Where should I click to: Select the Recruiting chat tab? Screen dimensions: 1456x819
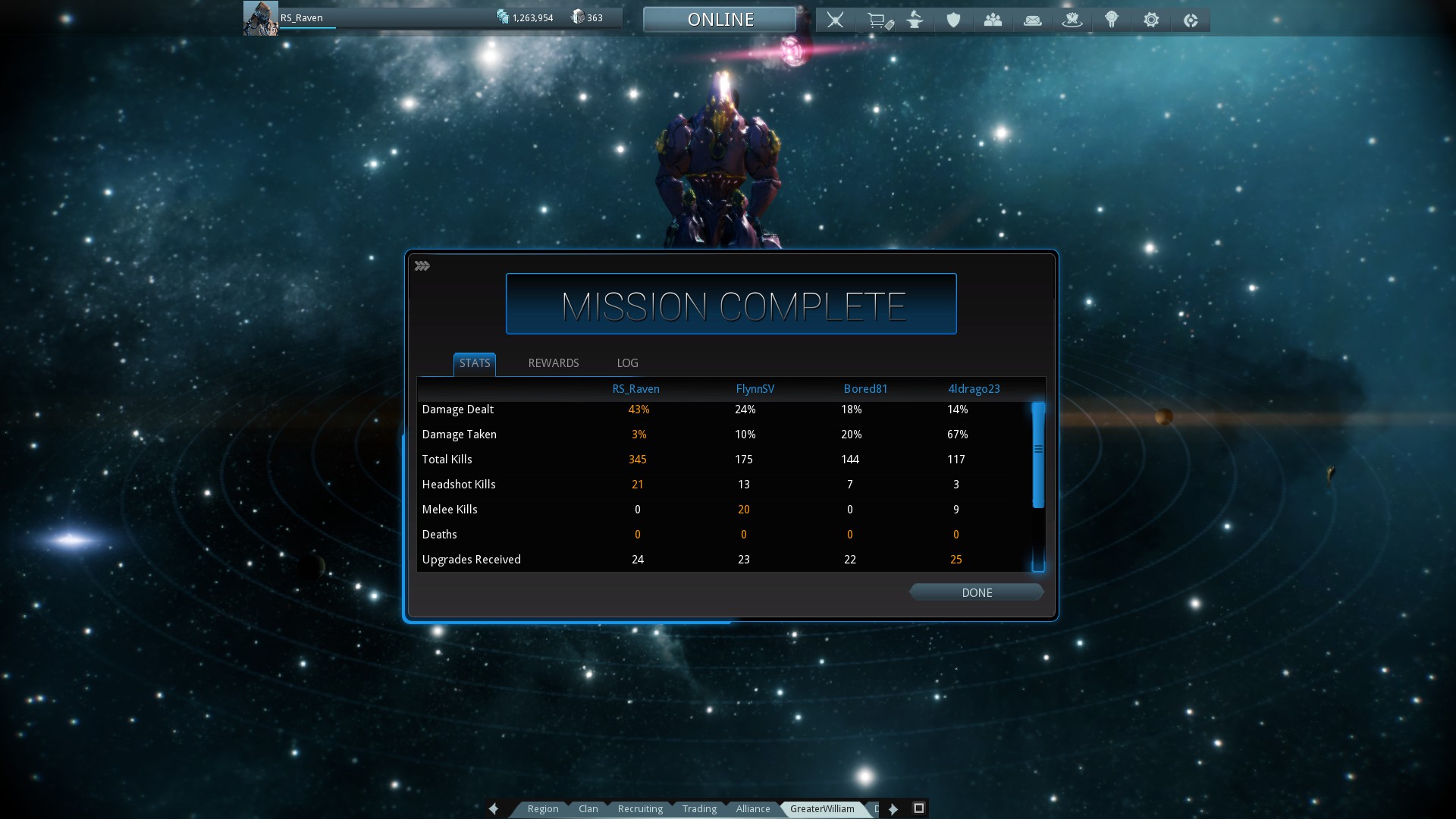[640, 808]
